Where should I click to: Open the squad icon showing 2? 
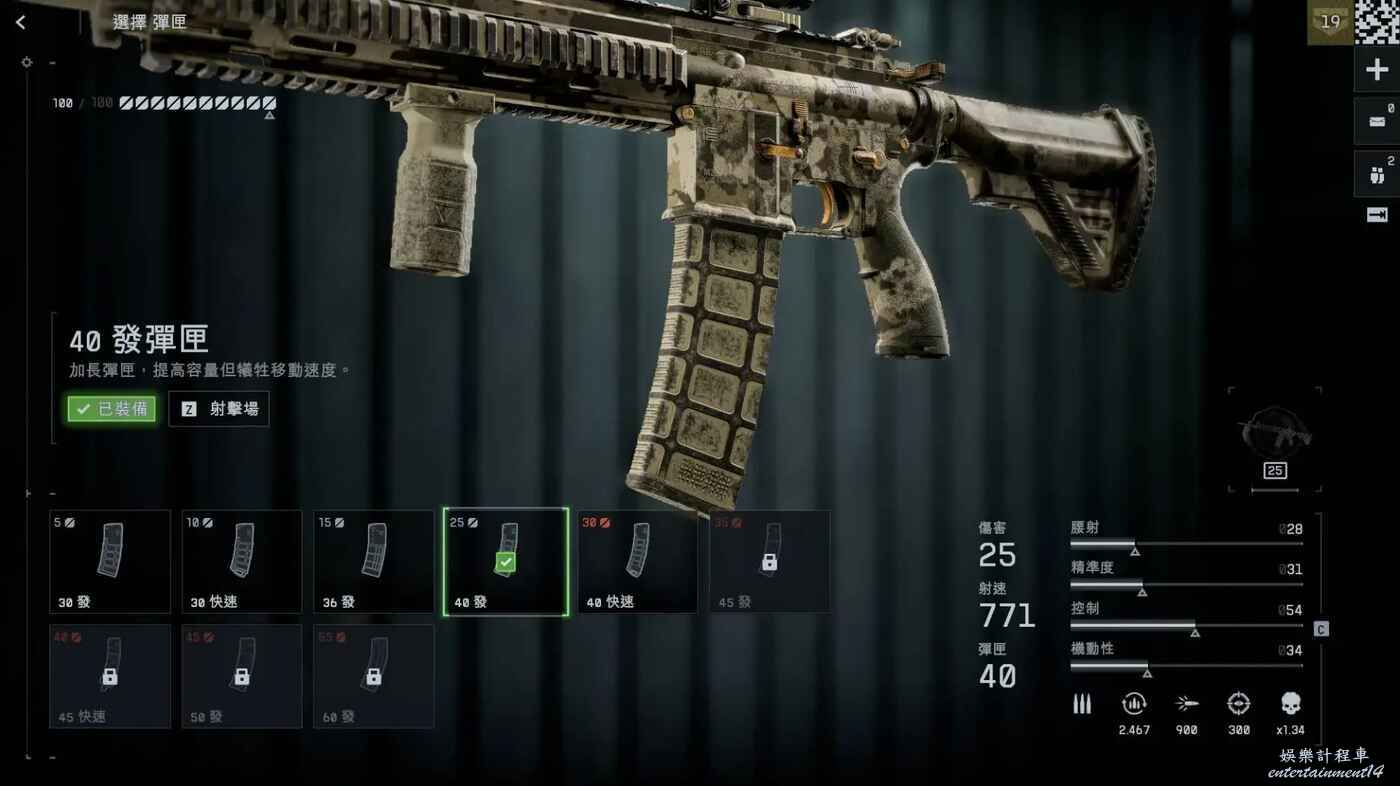click(1377, 175)
